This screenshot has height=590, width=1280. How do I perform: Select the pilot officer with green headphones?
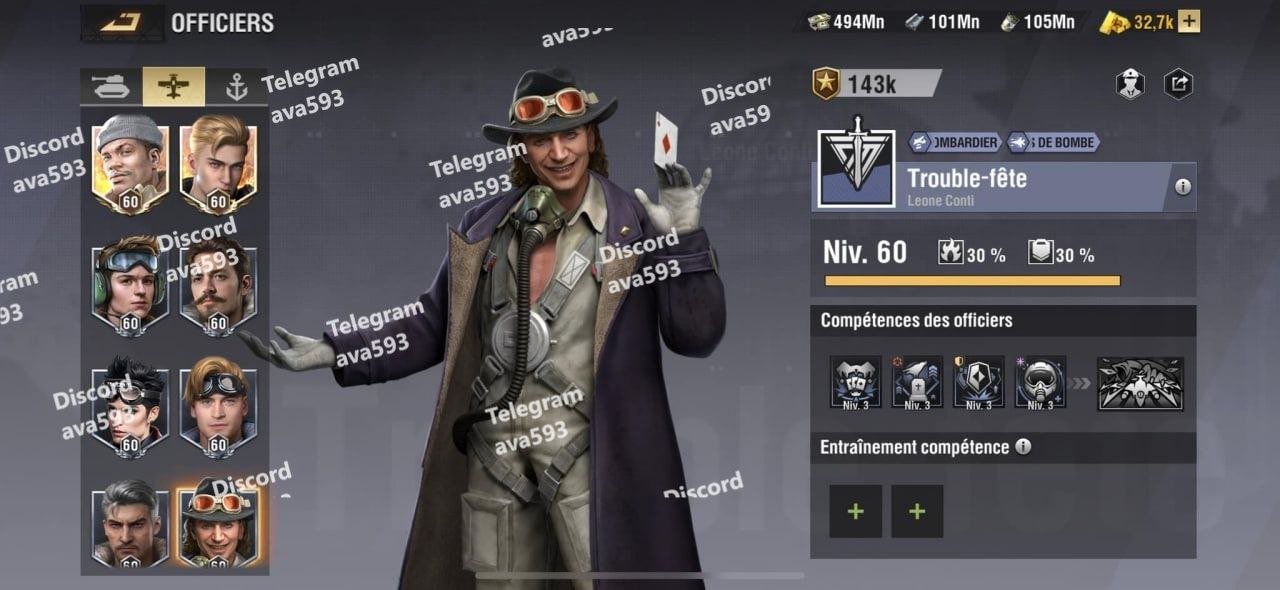(130, 283)
